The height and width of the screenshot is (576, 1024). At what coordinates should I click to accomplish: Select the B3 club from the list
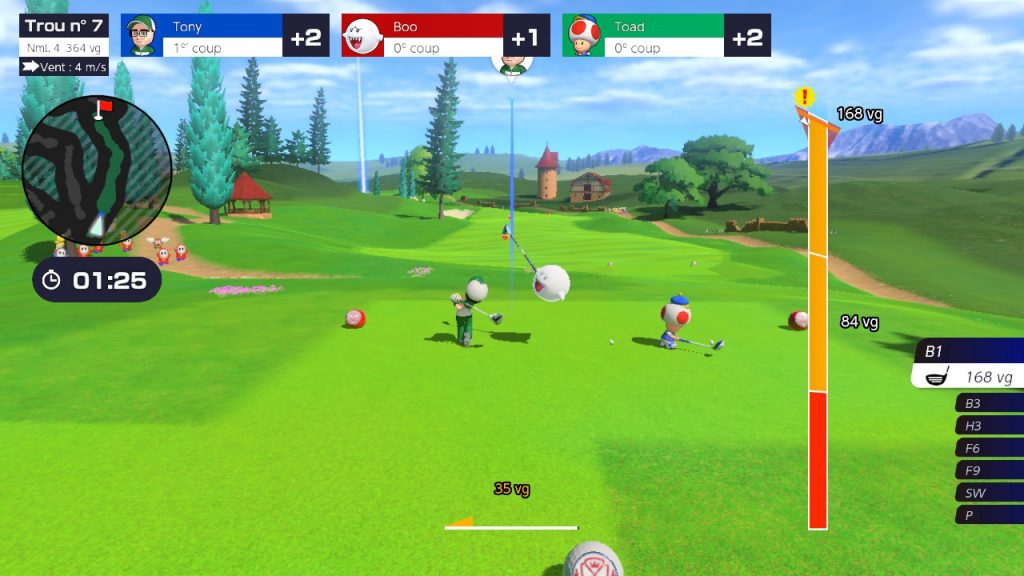coord(989,403)
